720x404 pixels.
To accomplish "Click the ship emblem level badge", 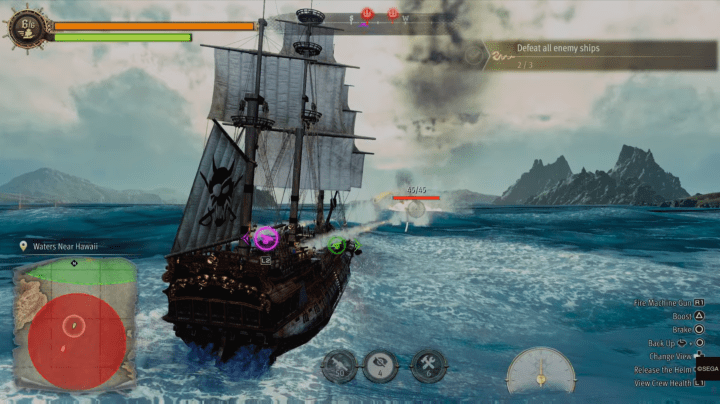I will click(x=26, y=27).
